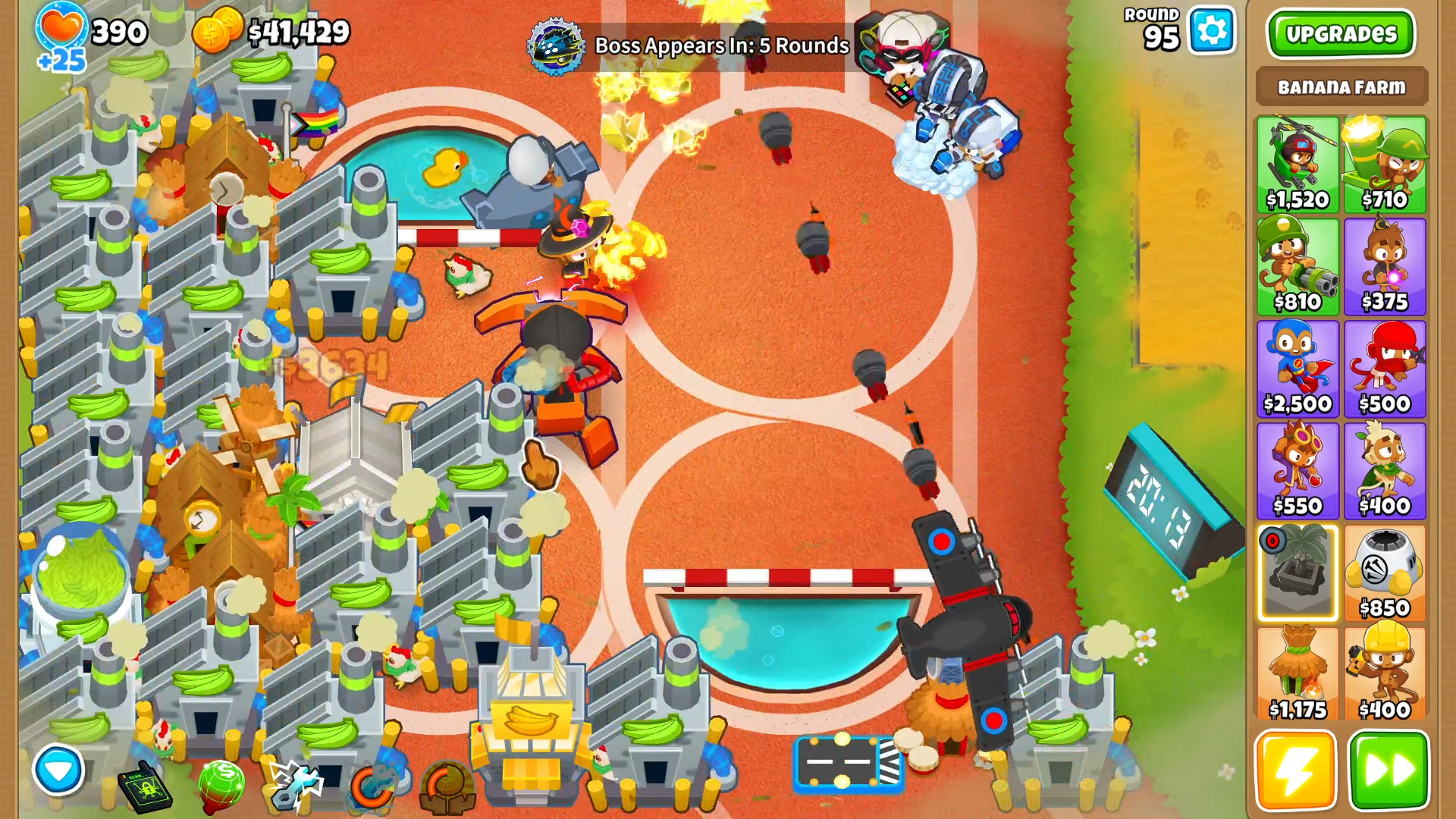Image resolution: width=1456 pixels, height=819 pixels.
Task: Activate the electric wrench ability
Action: pyautogui.click(x=296, y=785)
